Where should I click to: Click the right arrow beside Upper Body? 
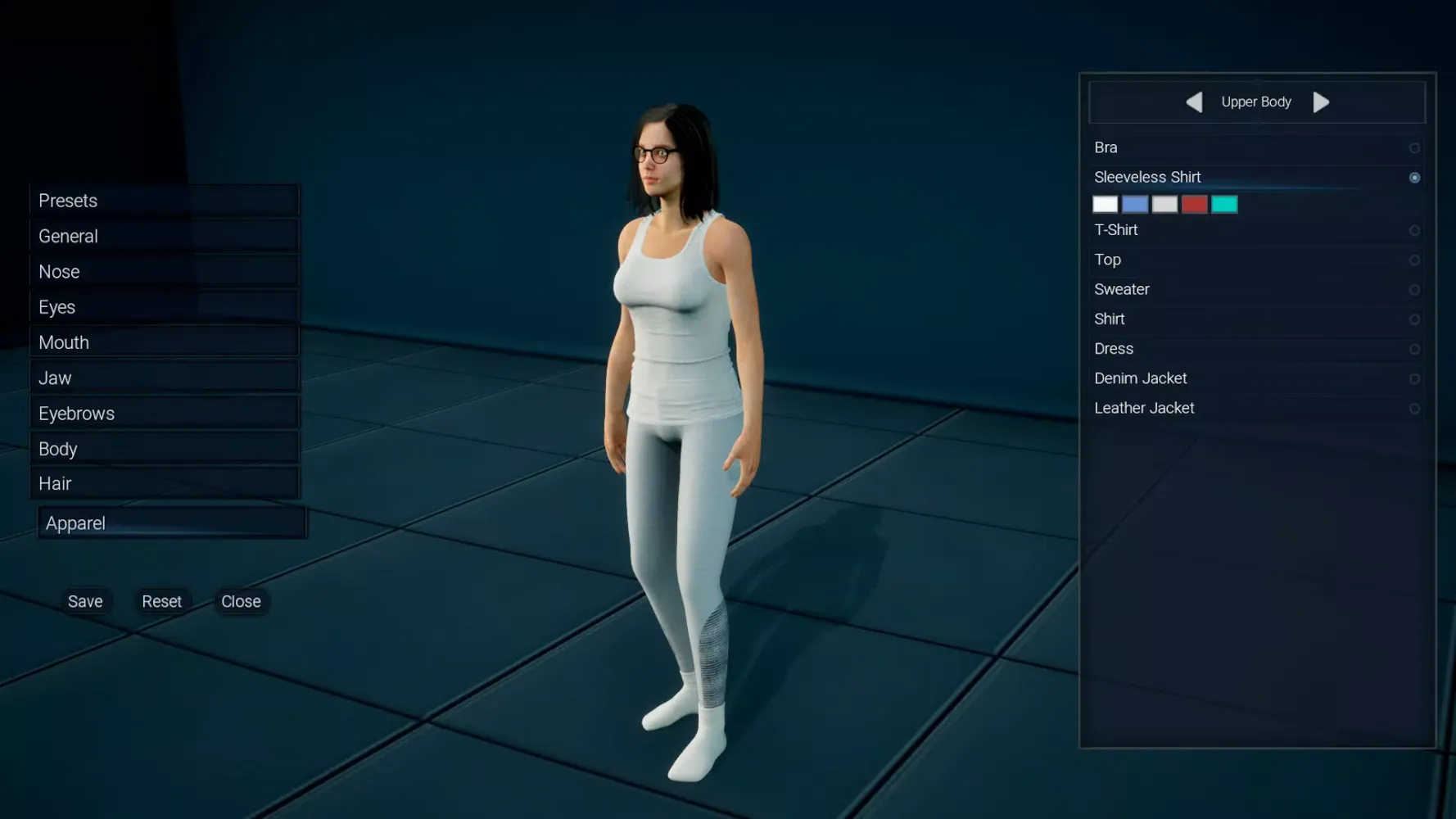1321,102
